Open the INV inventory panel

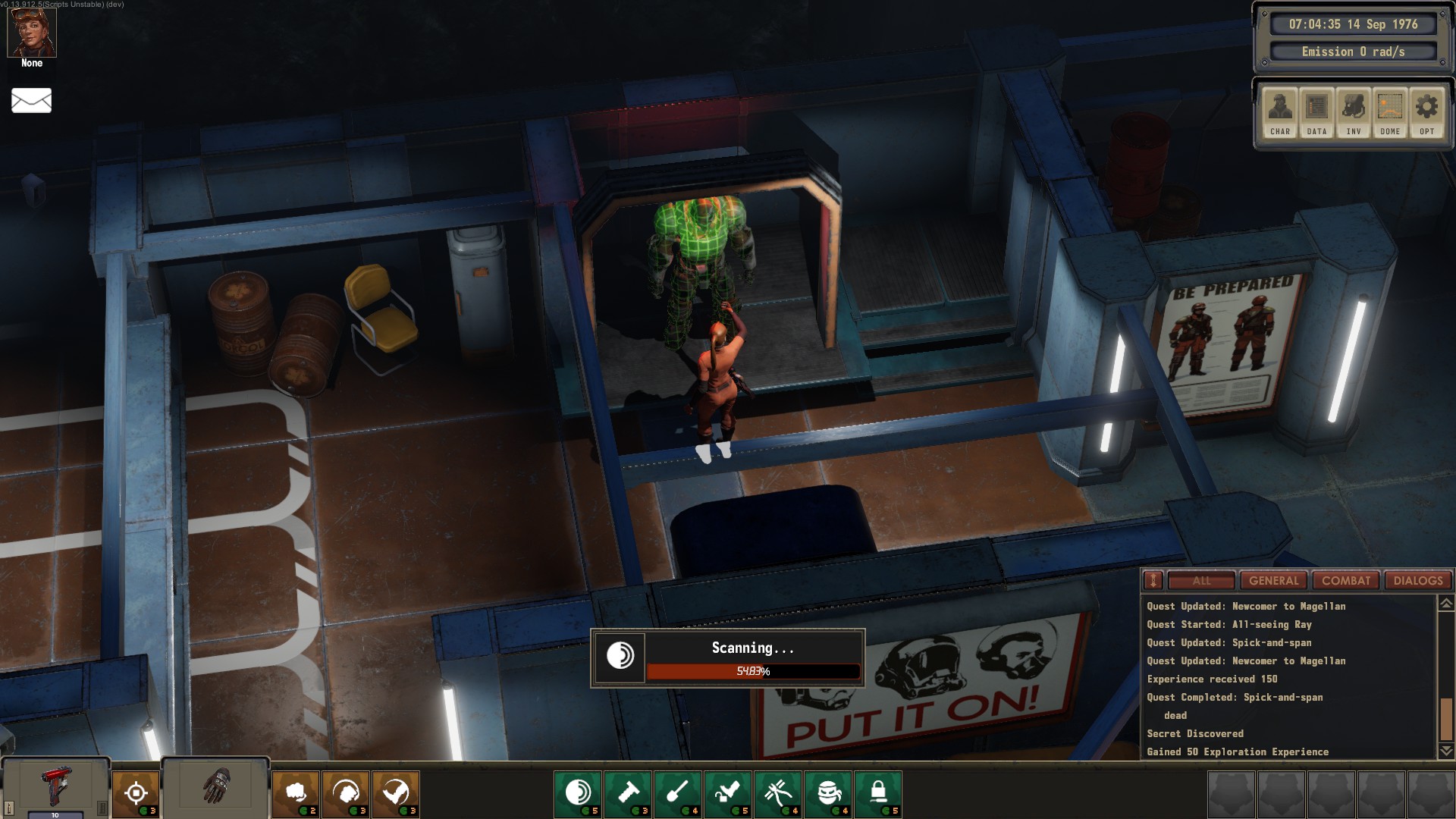[x=1354, y=112]
